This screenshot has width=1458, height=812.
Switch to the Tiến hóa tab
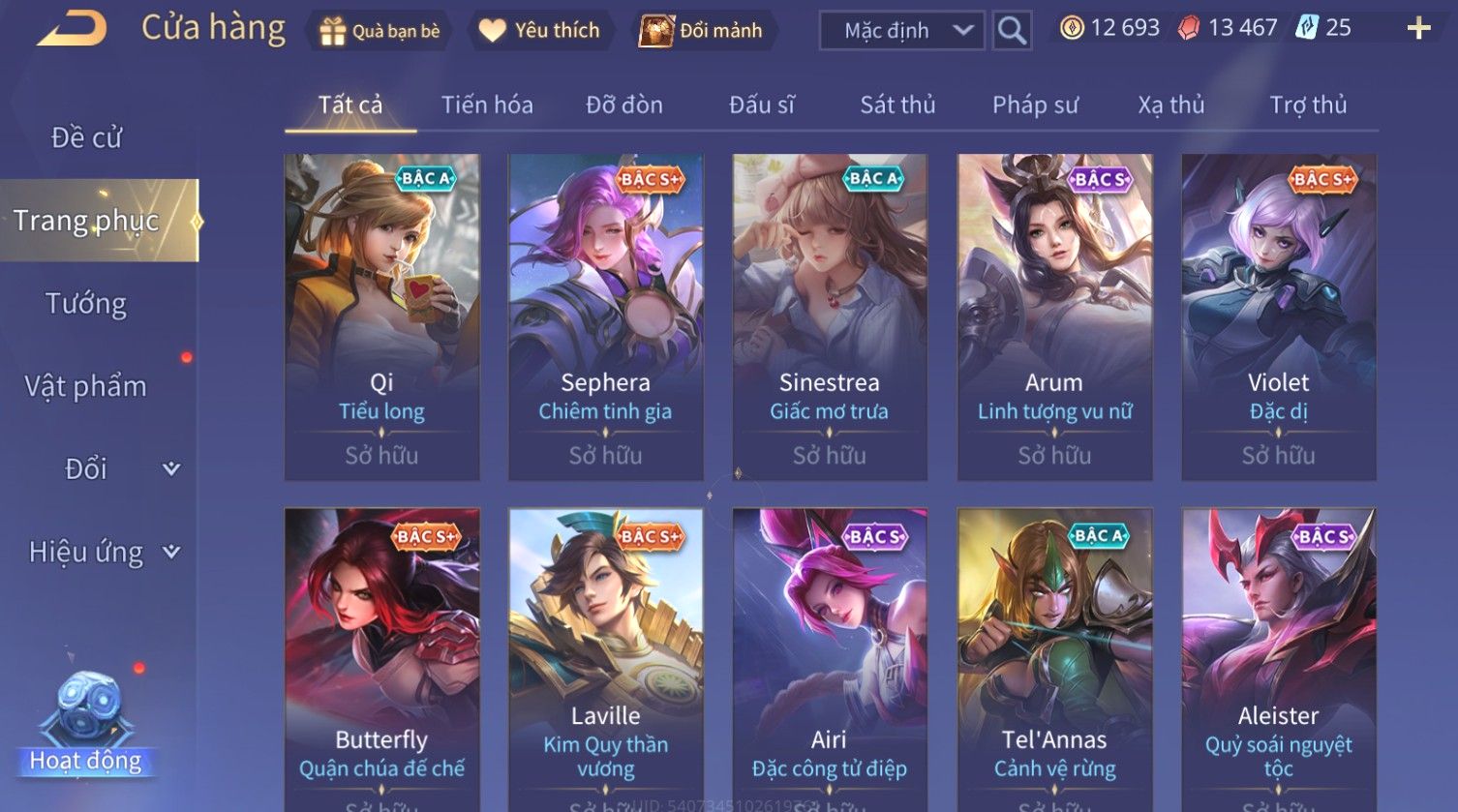tap(487, 105)
